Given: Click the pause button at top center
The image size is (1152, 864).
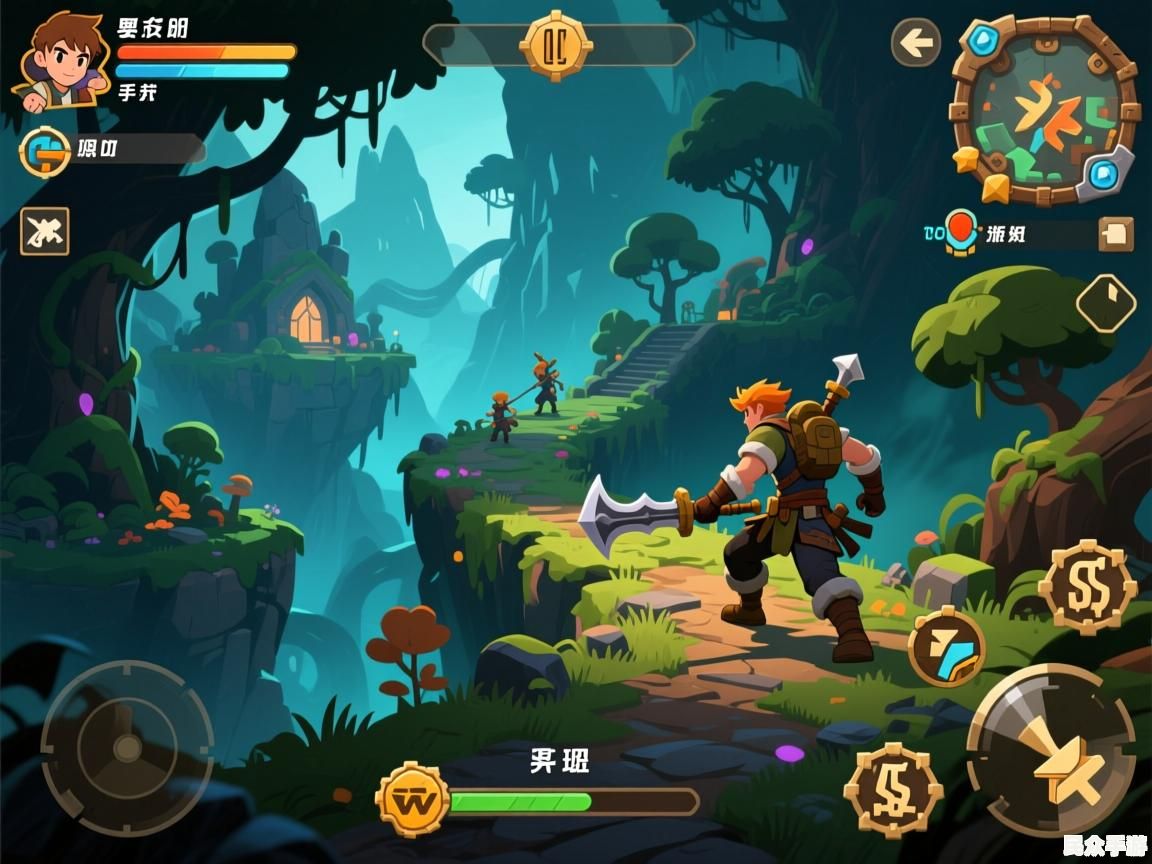Looking at the screenshot, I should [555, 45].
